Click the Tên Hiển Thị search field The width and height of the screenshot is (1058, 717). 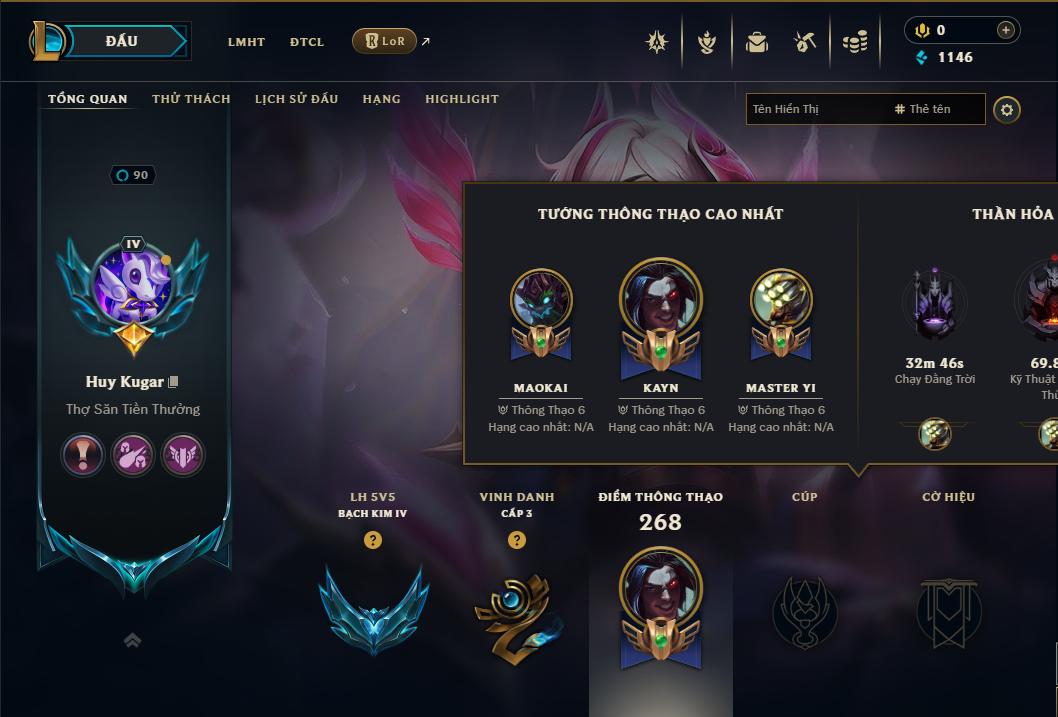click(x=815, y=109)
